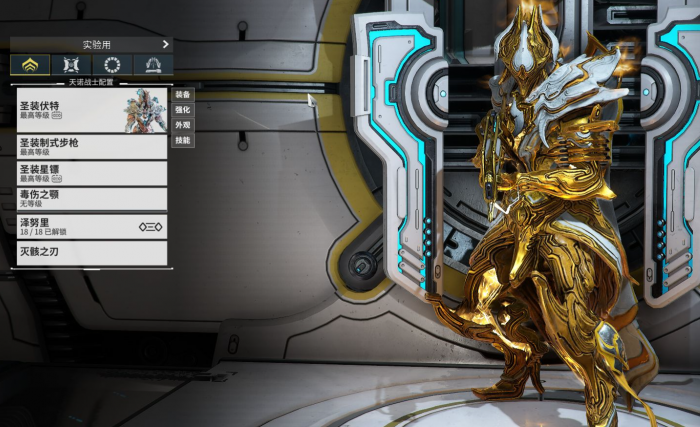Switch to the fourth arched icon tab

click(x=153, y=65)
